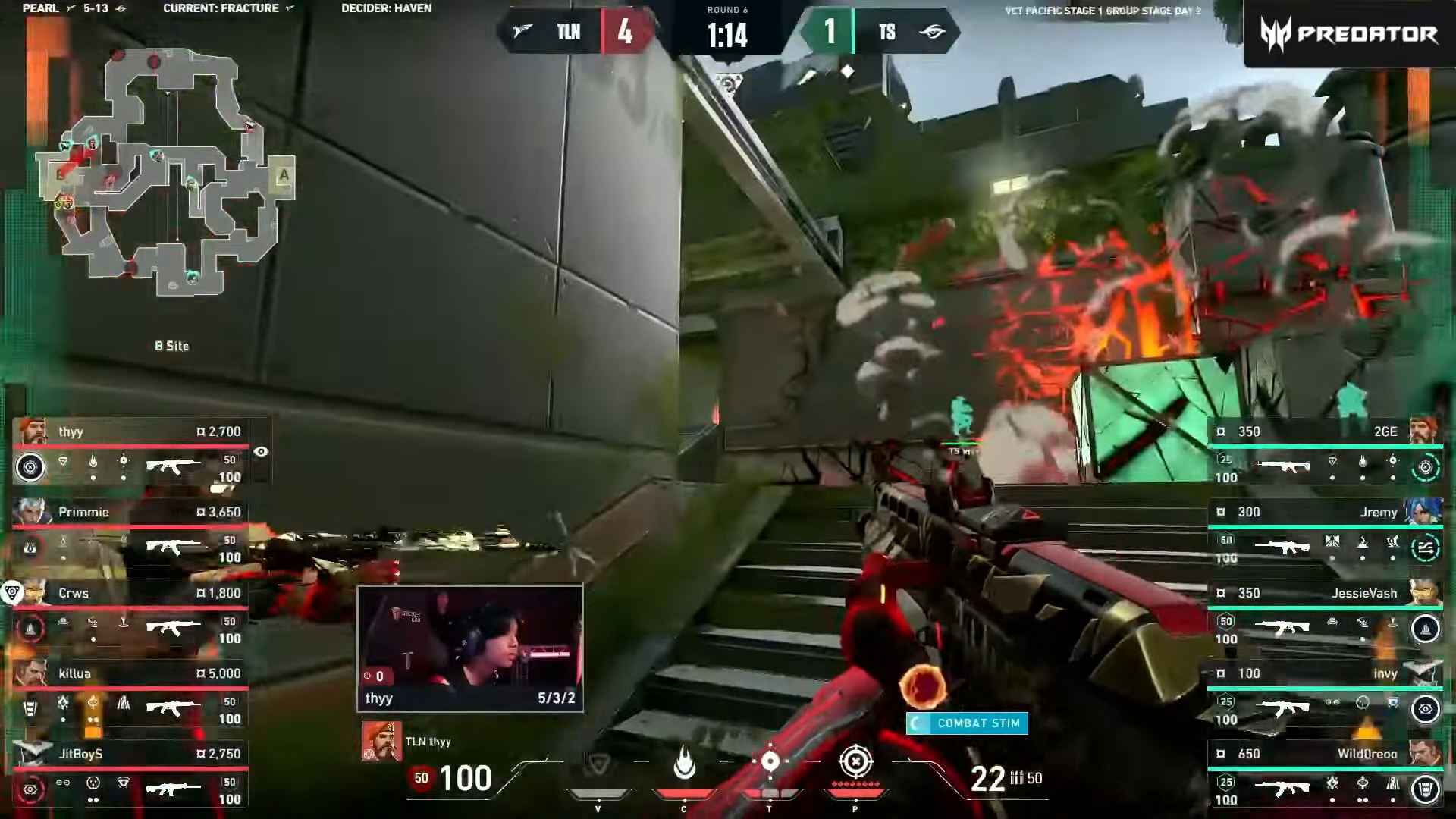Select Primmie's player row
The width and height of the screenshot is (1456, 819).
point(130,534)
